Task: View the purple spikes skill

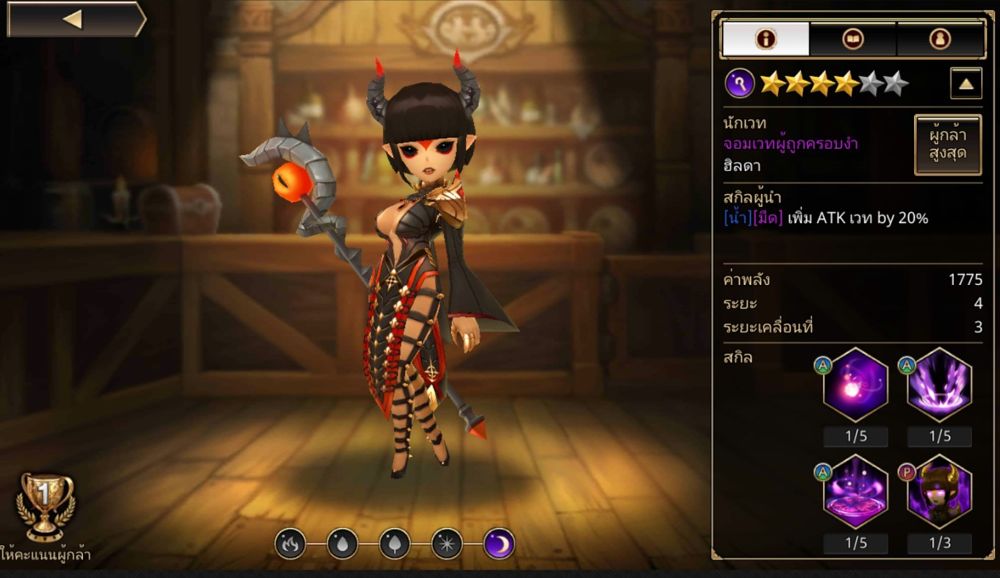Action: point(939,385)
